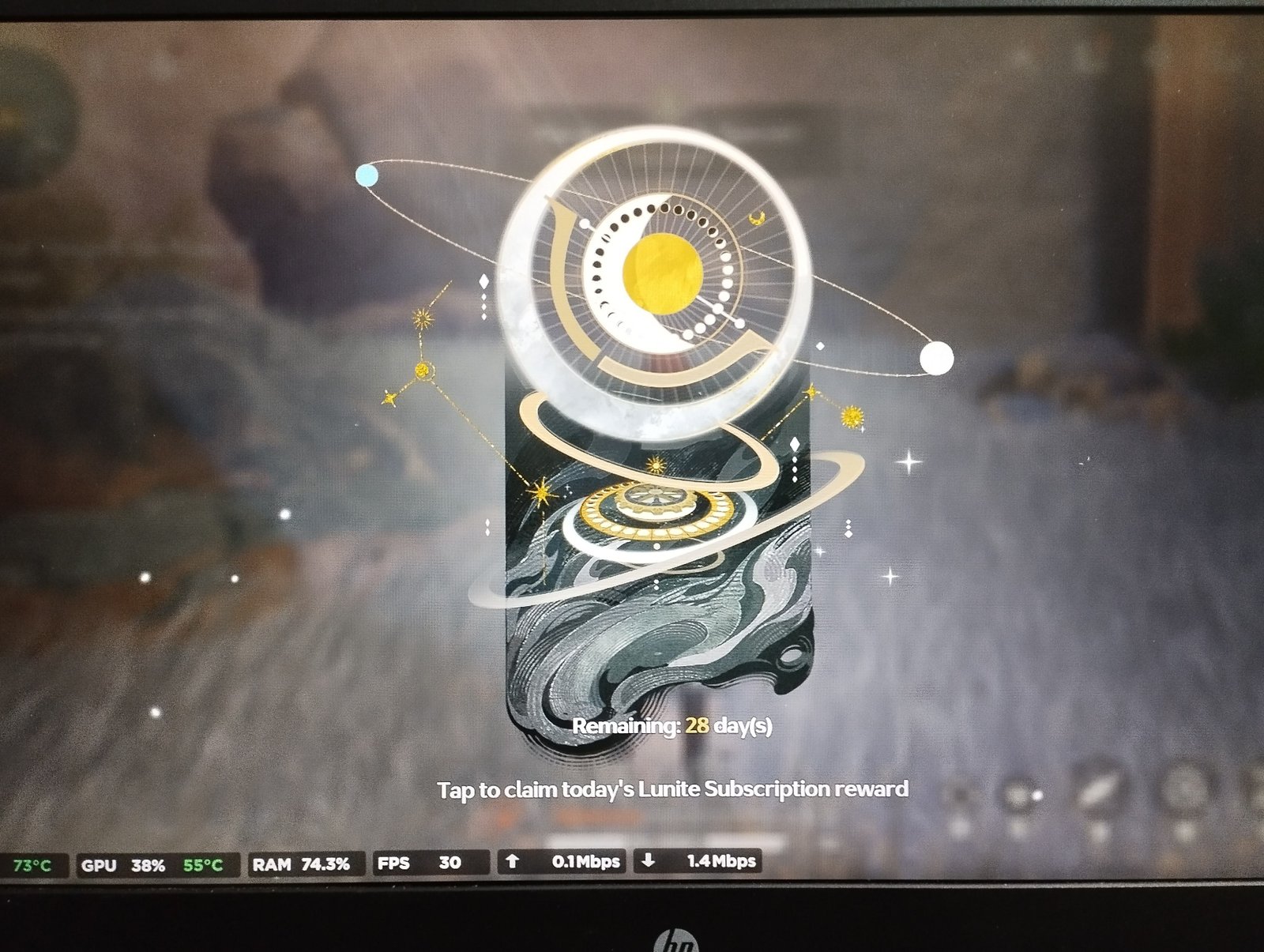The height and width of the screenshot is (952, 1264).
Task: Tap to claim today's Lunite Subscription reward
Action: 674,787
